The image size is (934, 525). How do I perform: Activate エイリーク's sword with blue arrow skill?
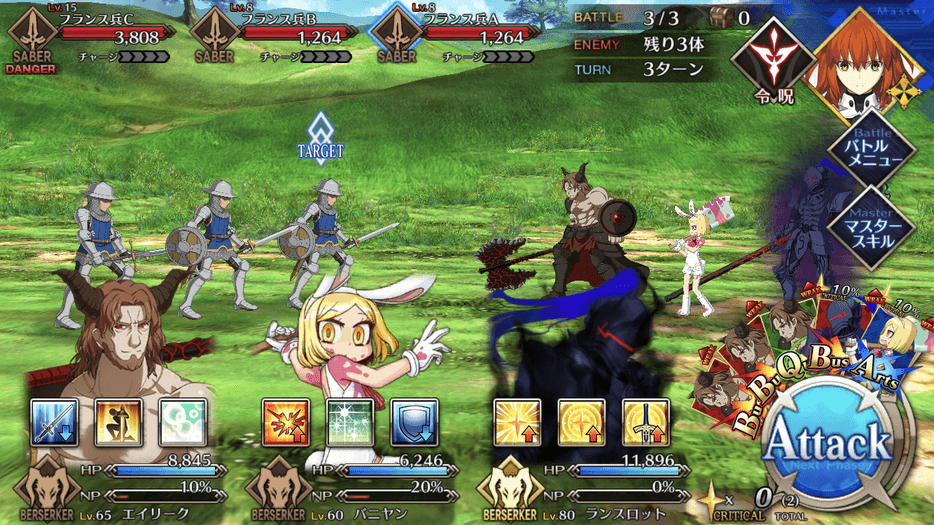pyautogui.click(x=54, y=422)
